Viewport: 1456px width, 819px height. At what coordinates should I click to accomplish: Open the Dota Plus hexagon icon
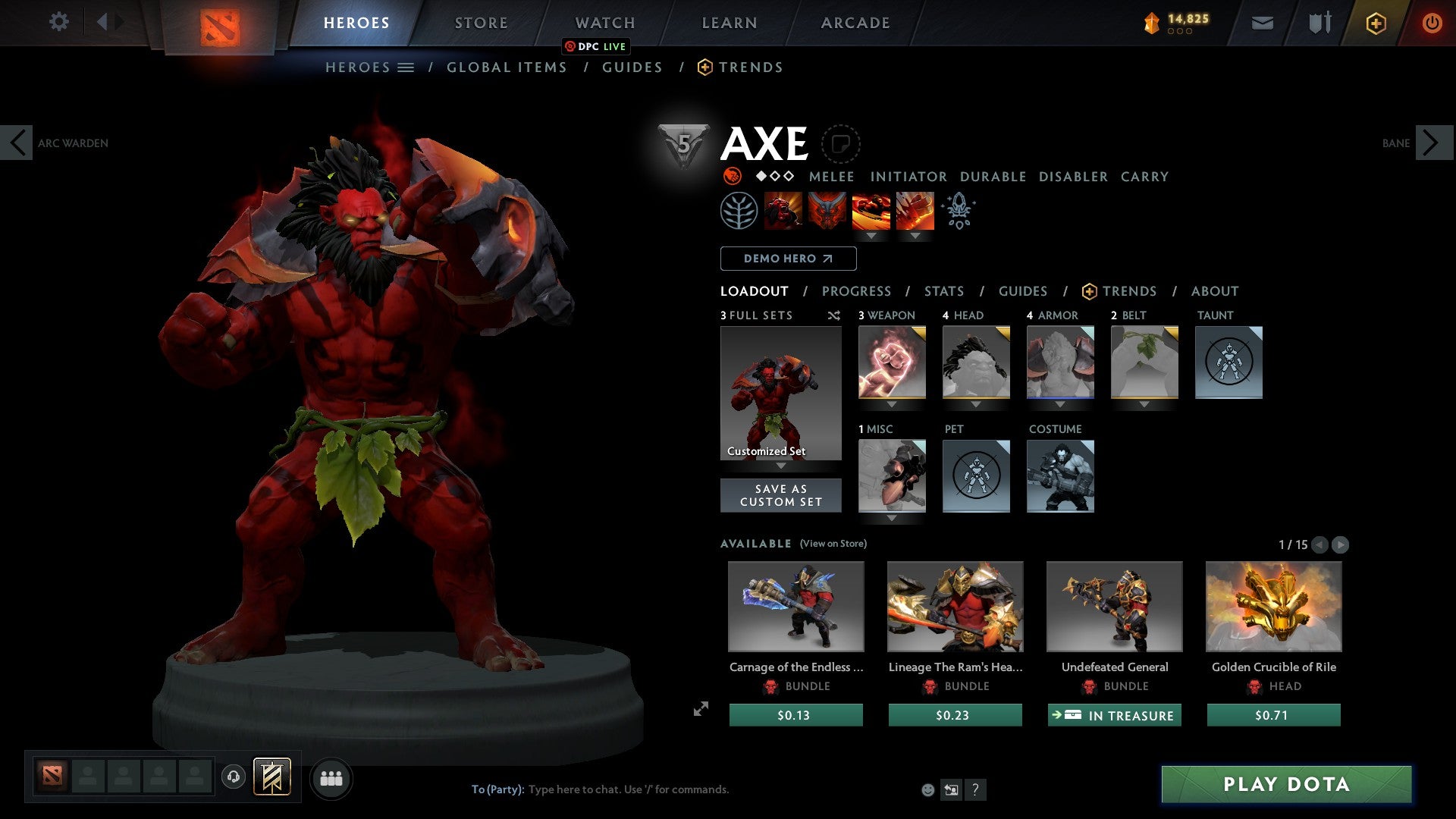[1376, 22]
